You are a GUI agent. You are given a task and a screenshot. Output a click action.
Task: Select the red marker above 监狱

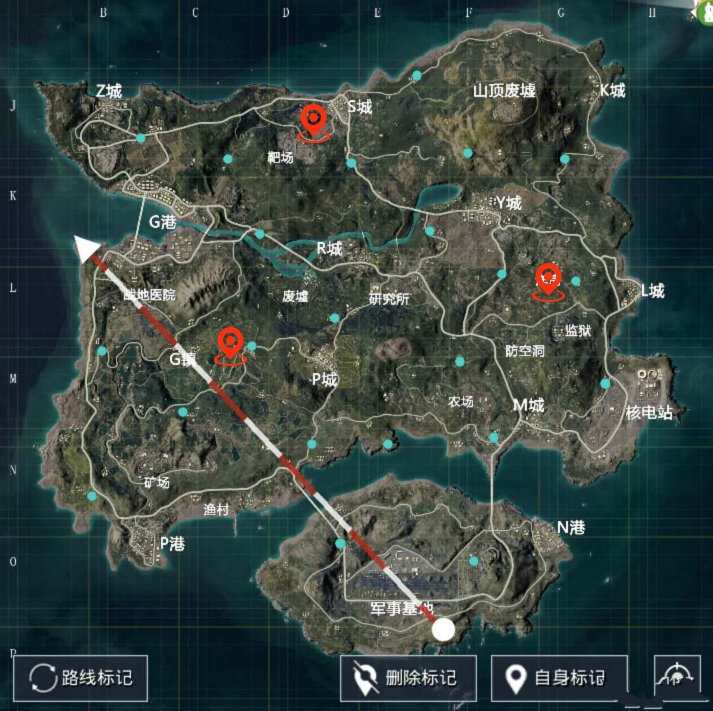pyautogui.click(x=548, y=279)
